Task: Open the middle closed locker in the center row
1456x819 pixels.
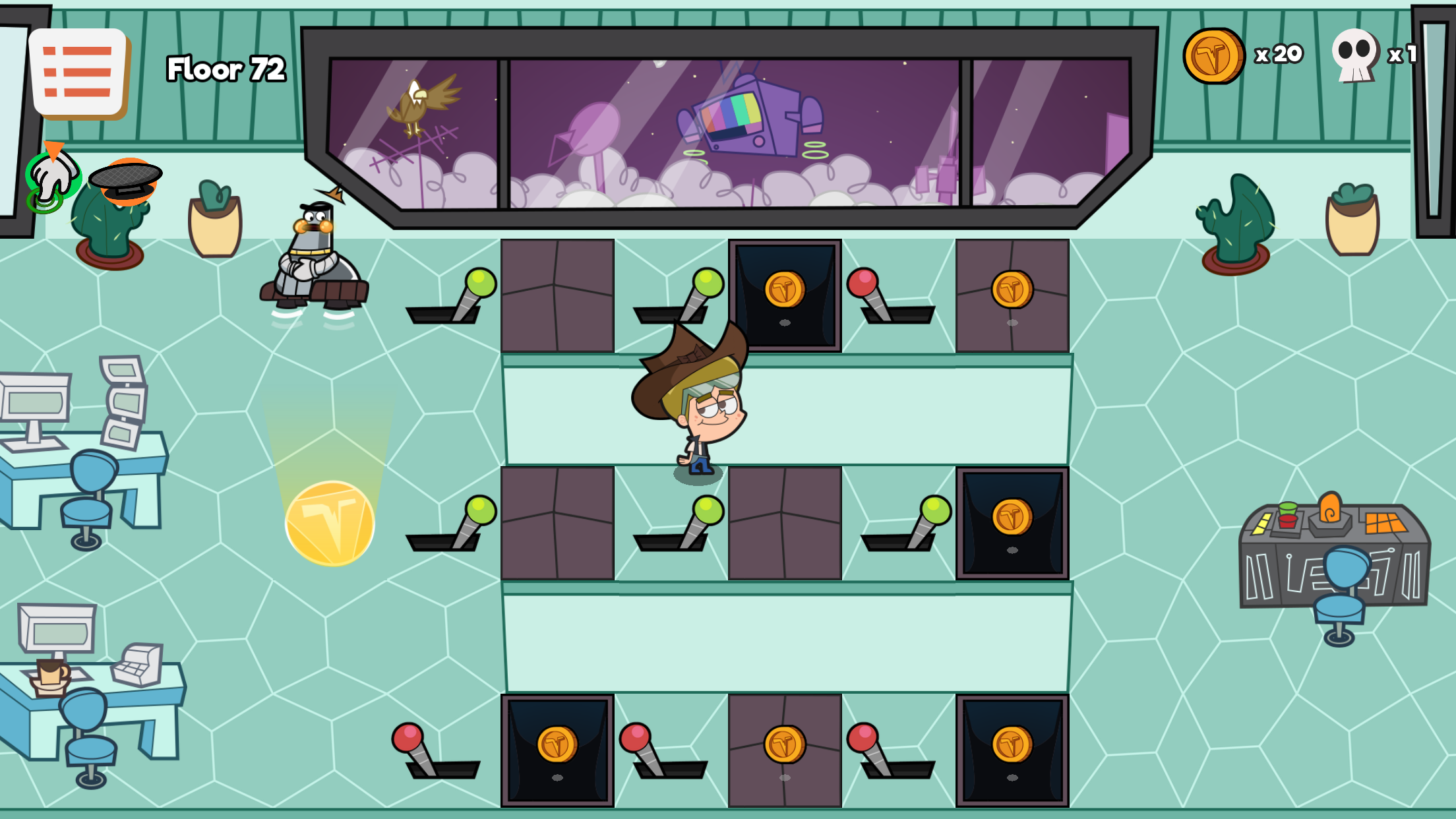Action: click(x=785, y=524)
